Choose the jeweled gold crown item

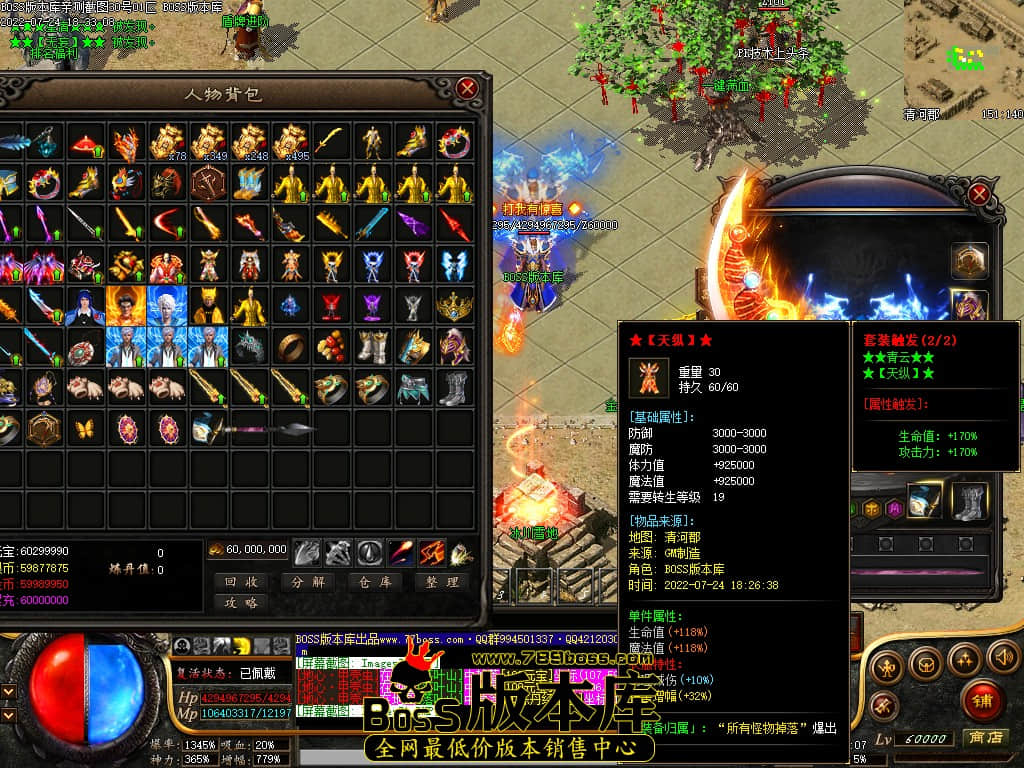click(x=455, y=305)
